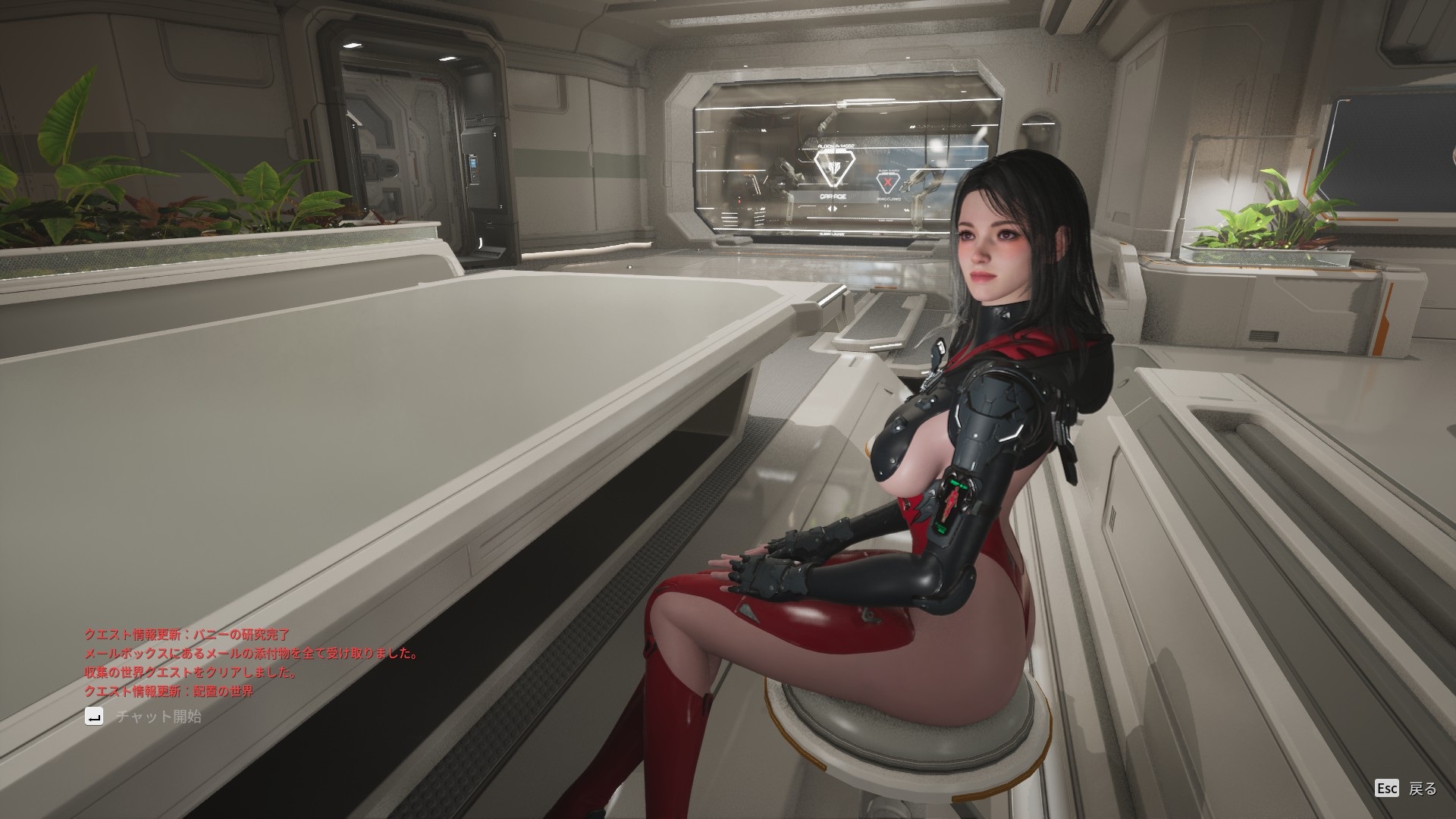Image resolution: width=1456 pixels, height=819 pixels.
Task: Go back using the 戻る button
Action: point(1407,789)
